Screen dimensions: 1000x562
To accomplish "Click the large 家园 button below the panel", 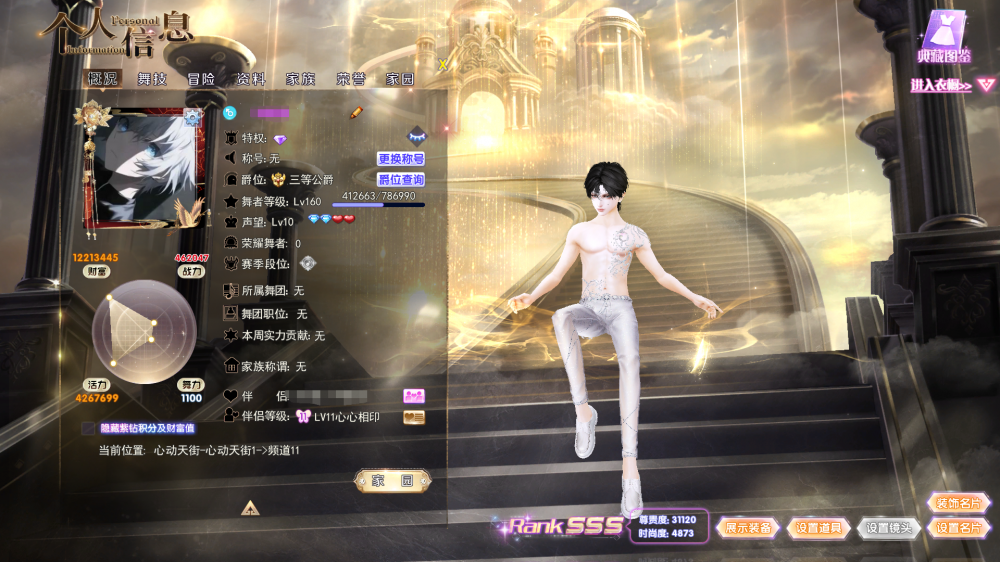I will (393, 481).
